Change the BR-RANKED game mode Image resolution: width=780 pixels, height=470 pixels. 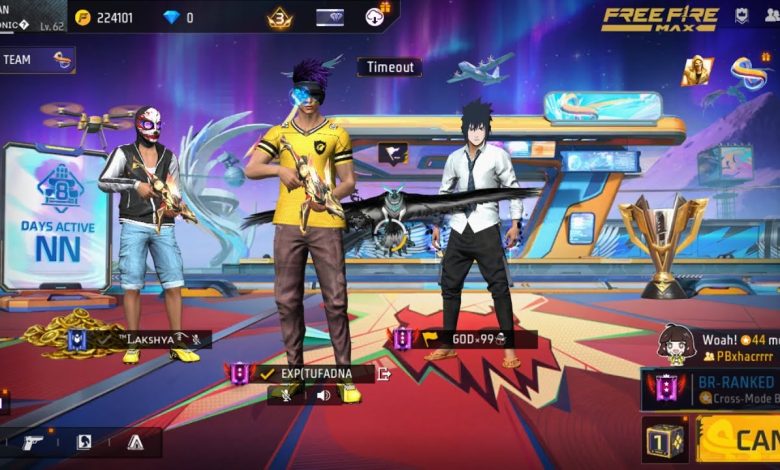(712, 388)
